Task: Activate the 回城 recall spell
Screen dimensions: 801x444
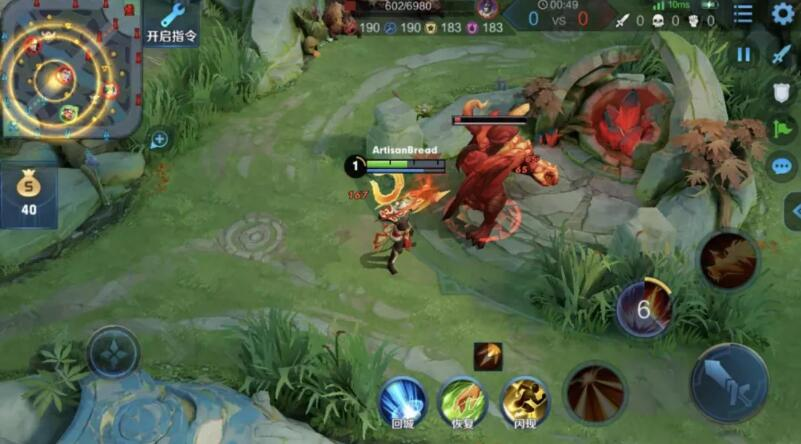Action: pos(403,400)
